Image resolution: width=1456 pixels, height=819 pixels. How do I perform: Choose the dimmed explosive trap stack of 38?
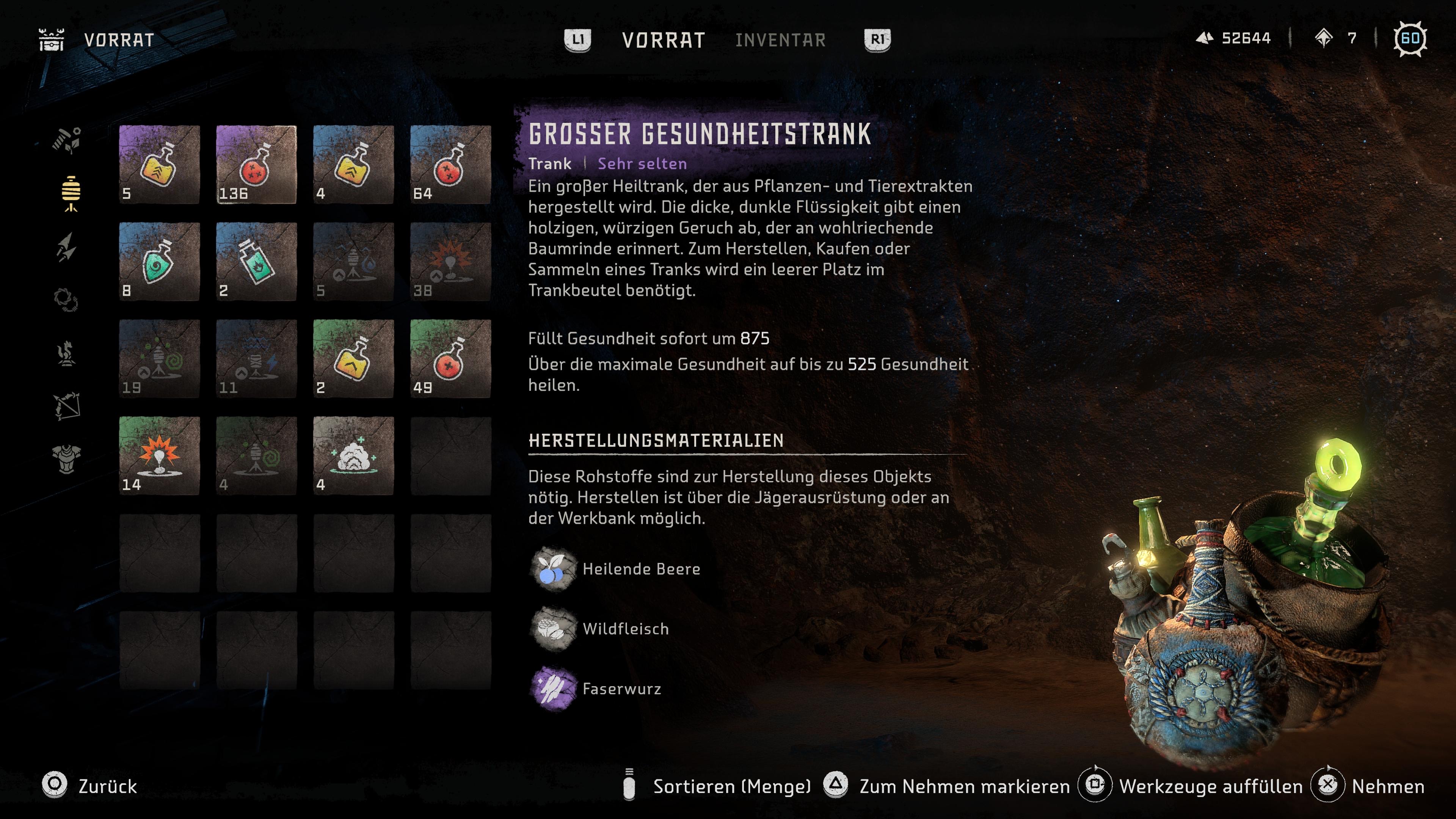450,262
